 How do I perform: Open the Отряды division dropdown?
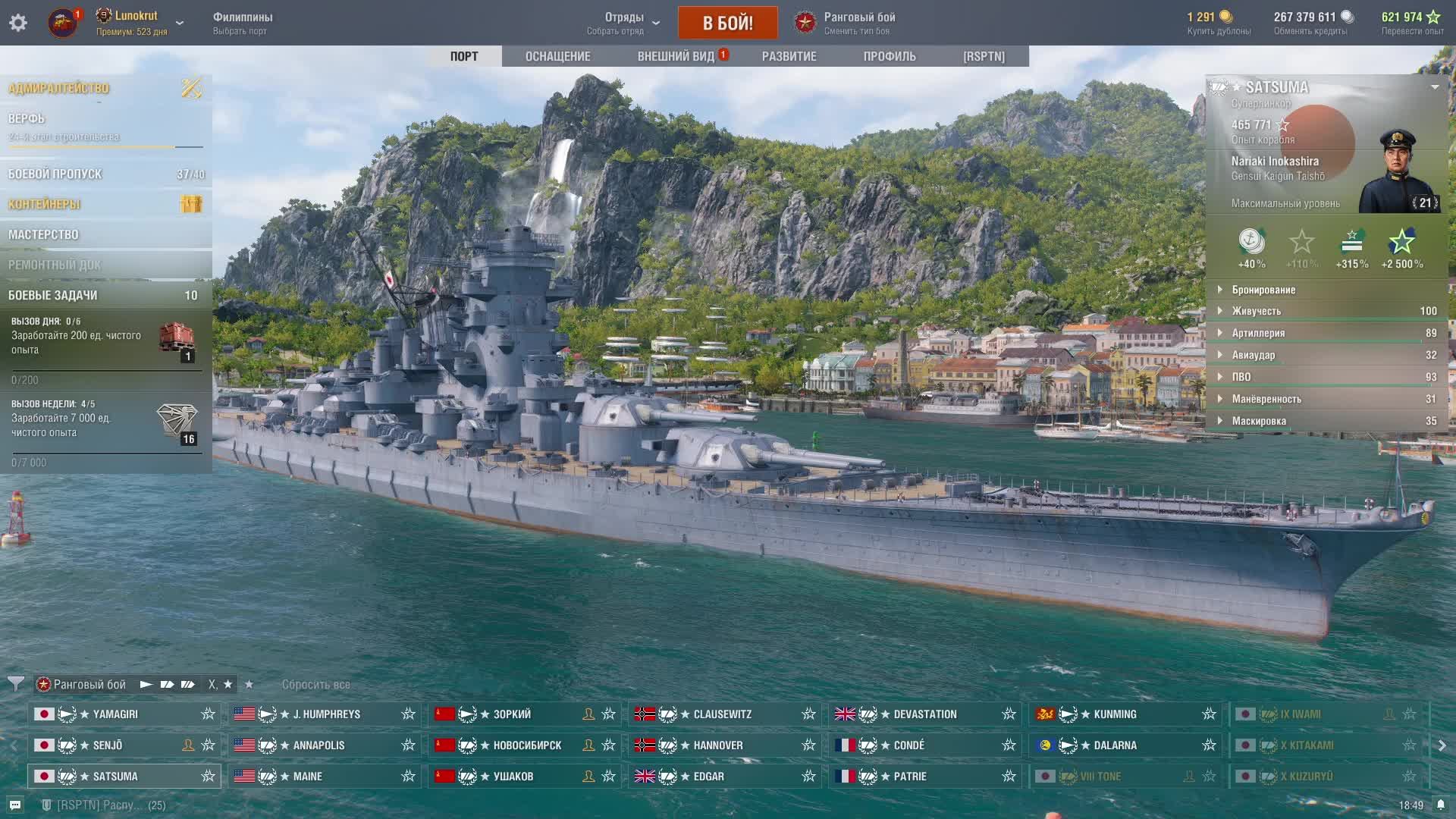click(x=624, y=23)
